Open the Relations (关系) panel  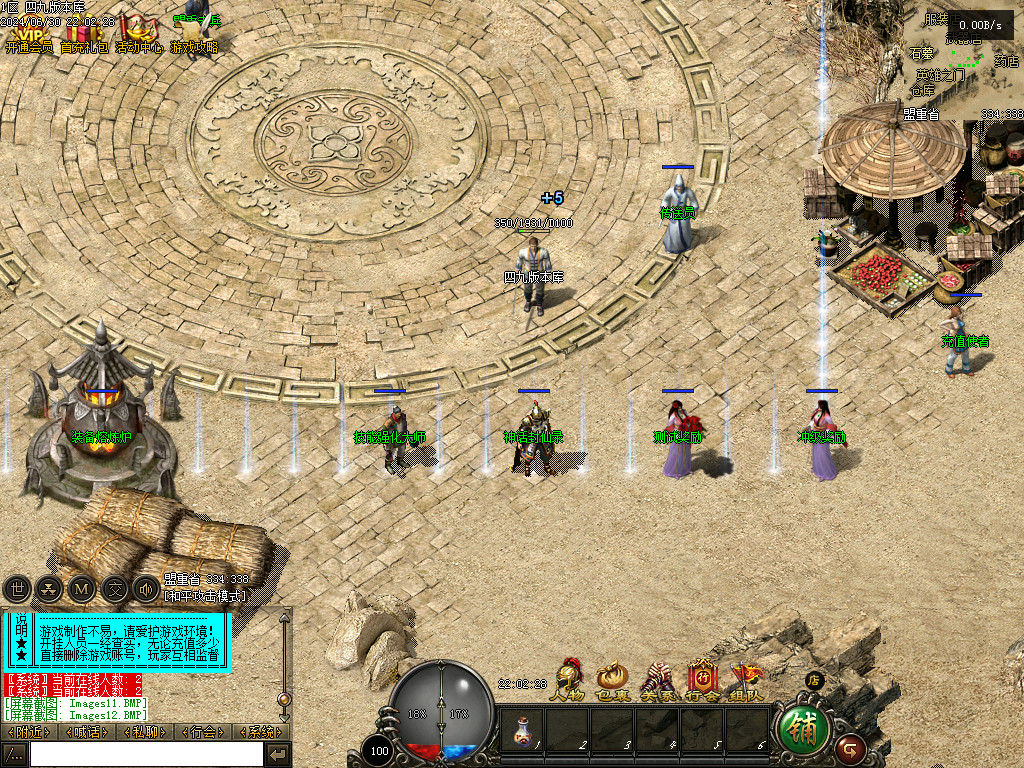click(x=657, y=680)
